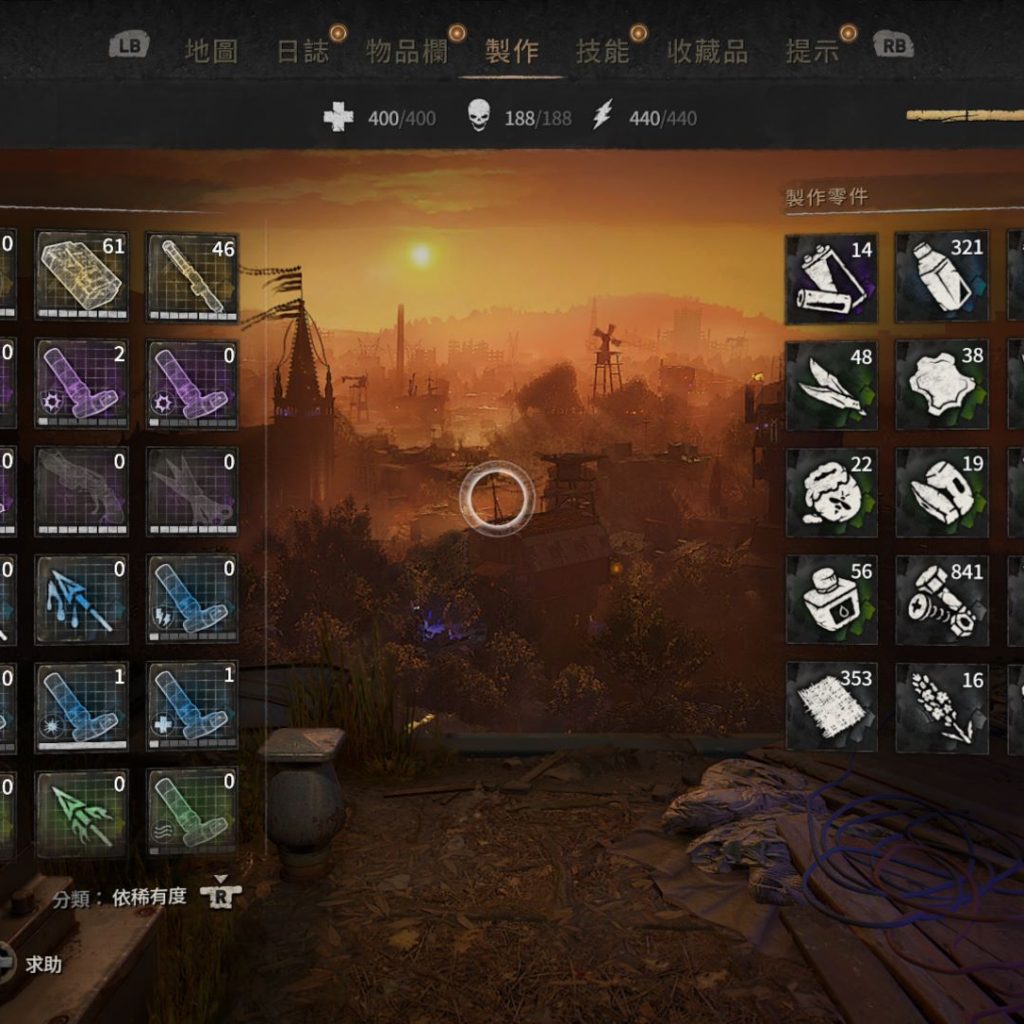Select the green arrow blueprint

pos(82,814)
